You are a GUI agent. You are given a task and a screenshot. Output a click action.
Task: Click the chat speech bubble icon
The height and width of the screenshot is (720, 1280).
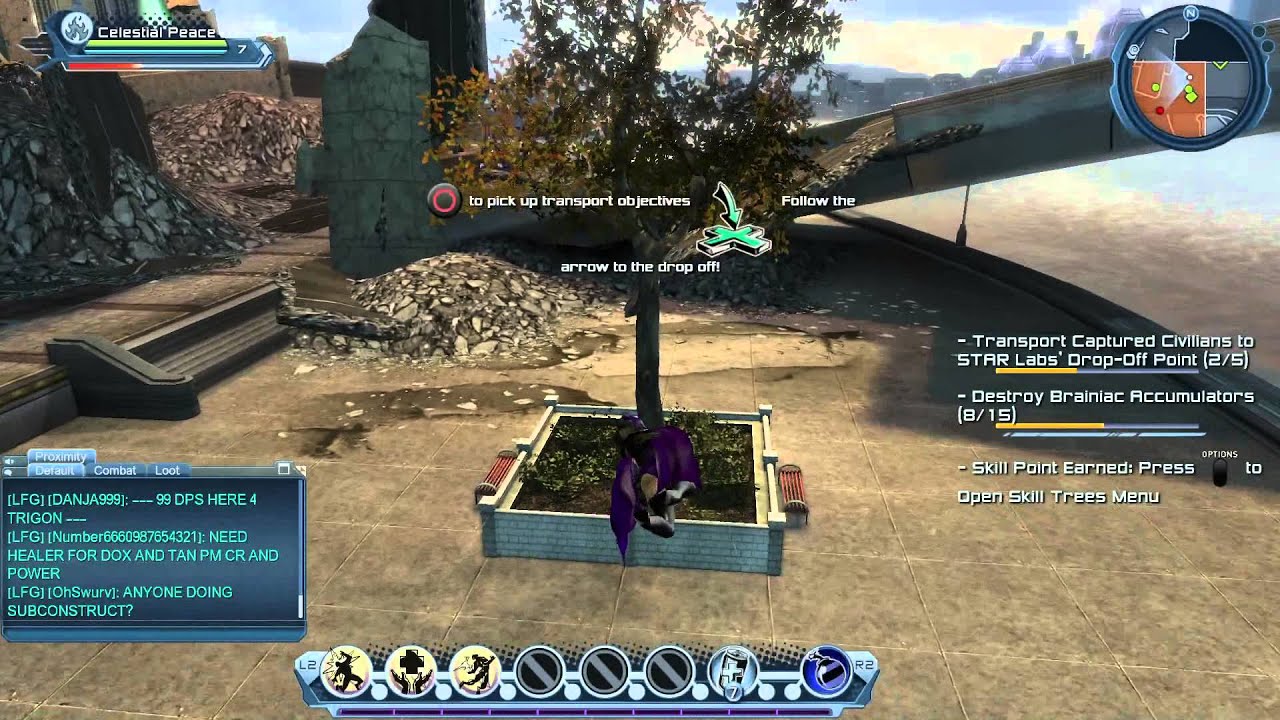pyautogui.click(x=11, y=471)
